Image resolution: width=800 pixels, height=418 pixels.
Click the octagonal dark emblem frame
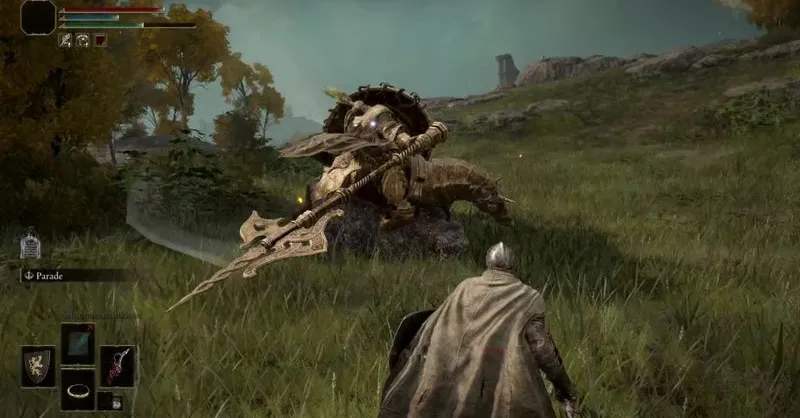[38, 17]
